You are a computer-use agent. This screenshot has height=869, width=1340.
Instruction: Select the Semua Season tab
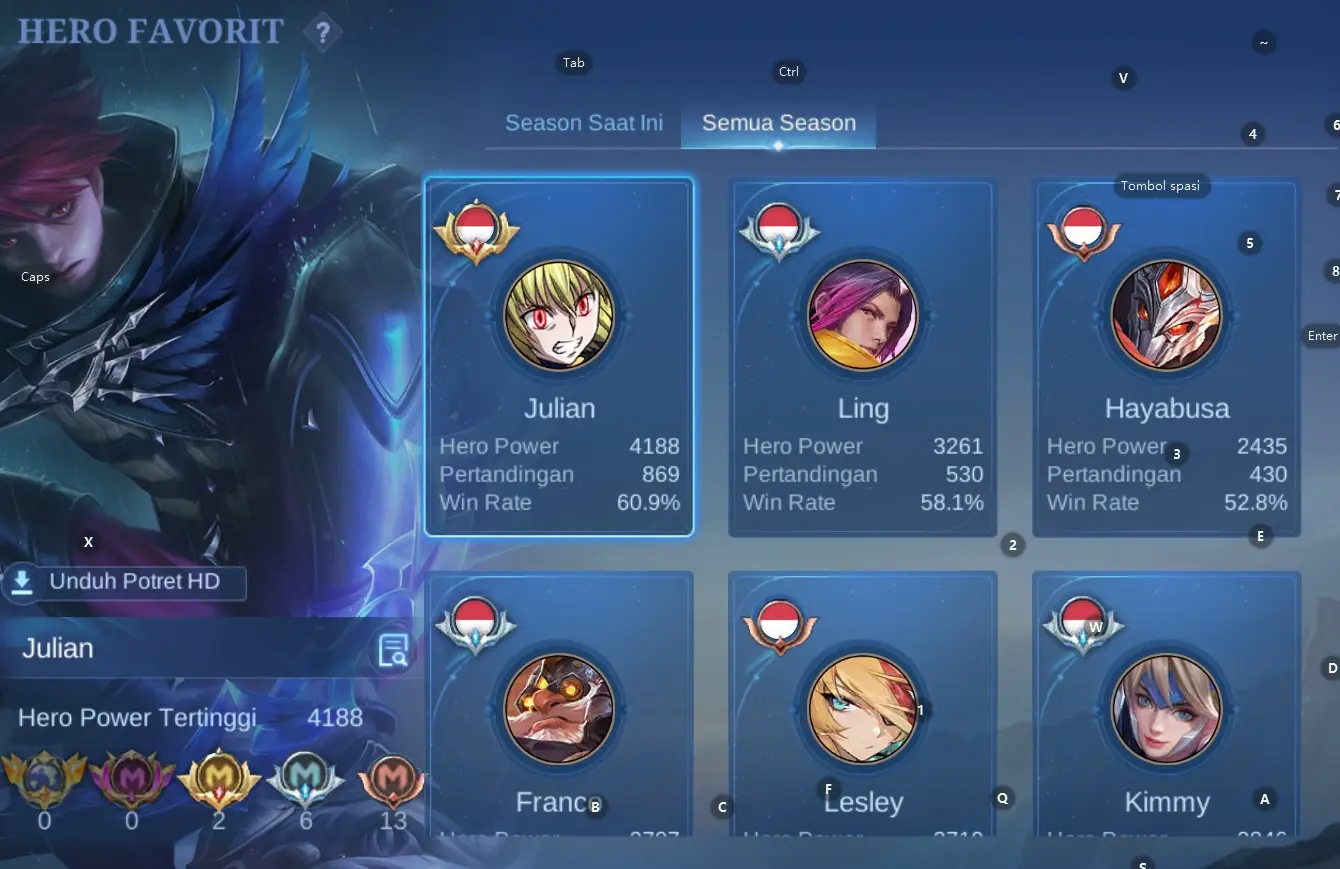pos(778,123)
